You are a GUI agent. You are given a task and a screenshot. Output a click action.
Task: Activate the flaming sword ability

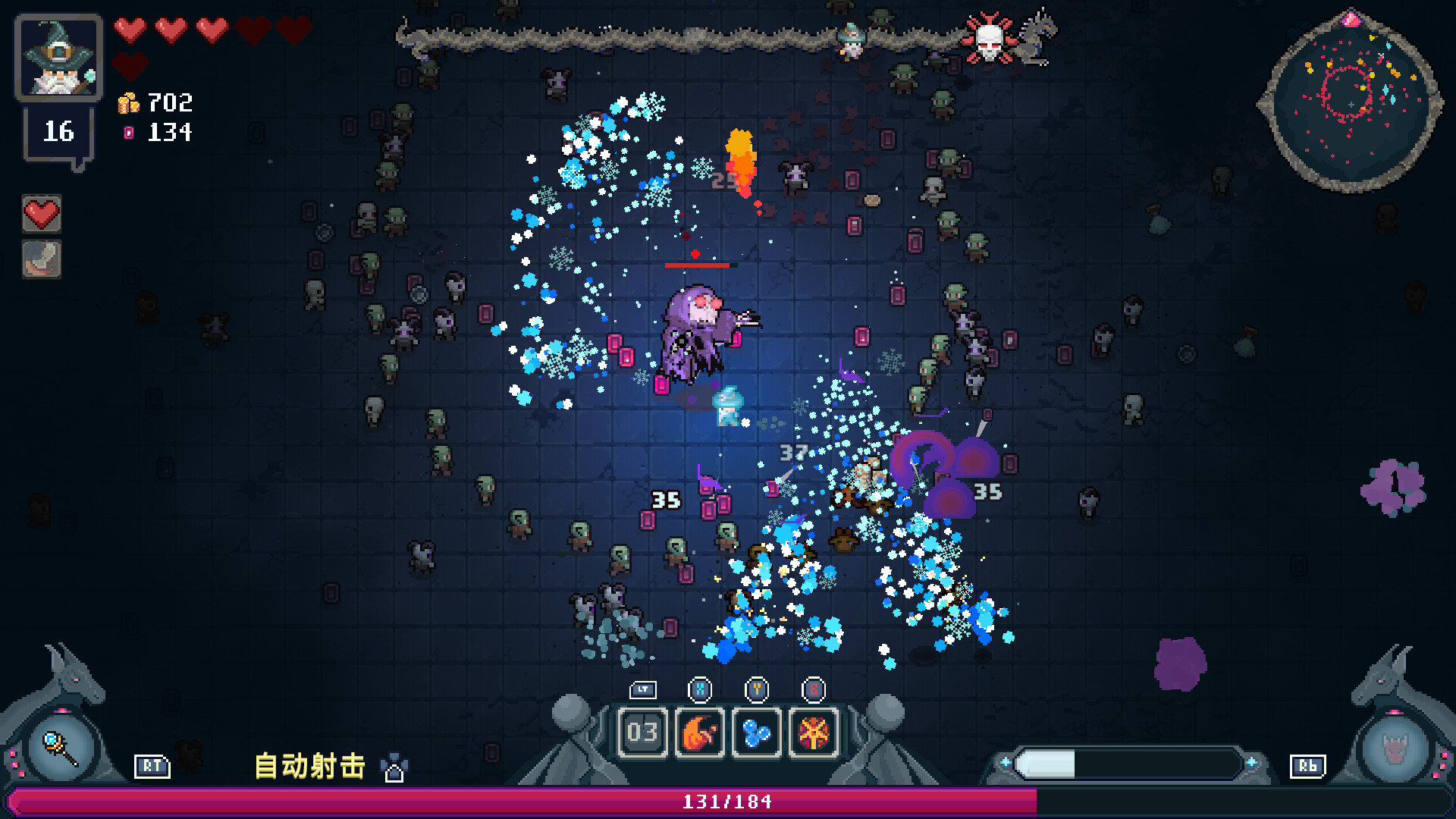coord(699,732)
